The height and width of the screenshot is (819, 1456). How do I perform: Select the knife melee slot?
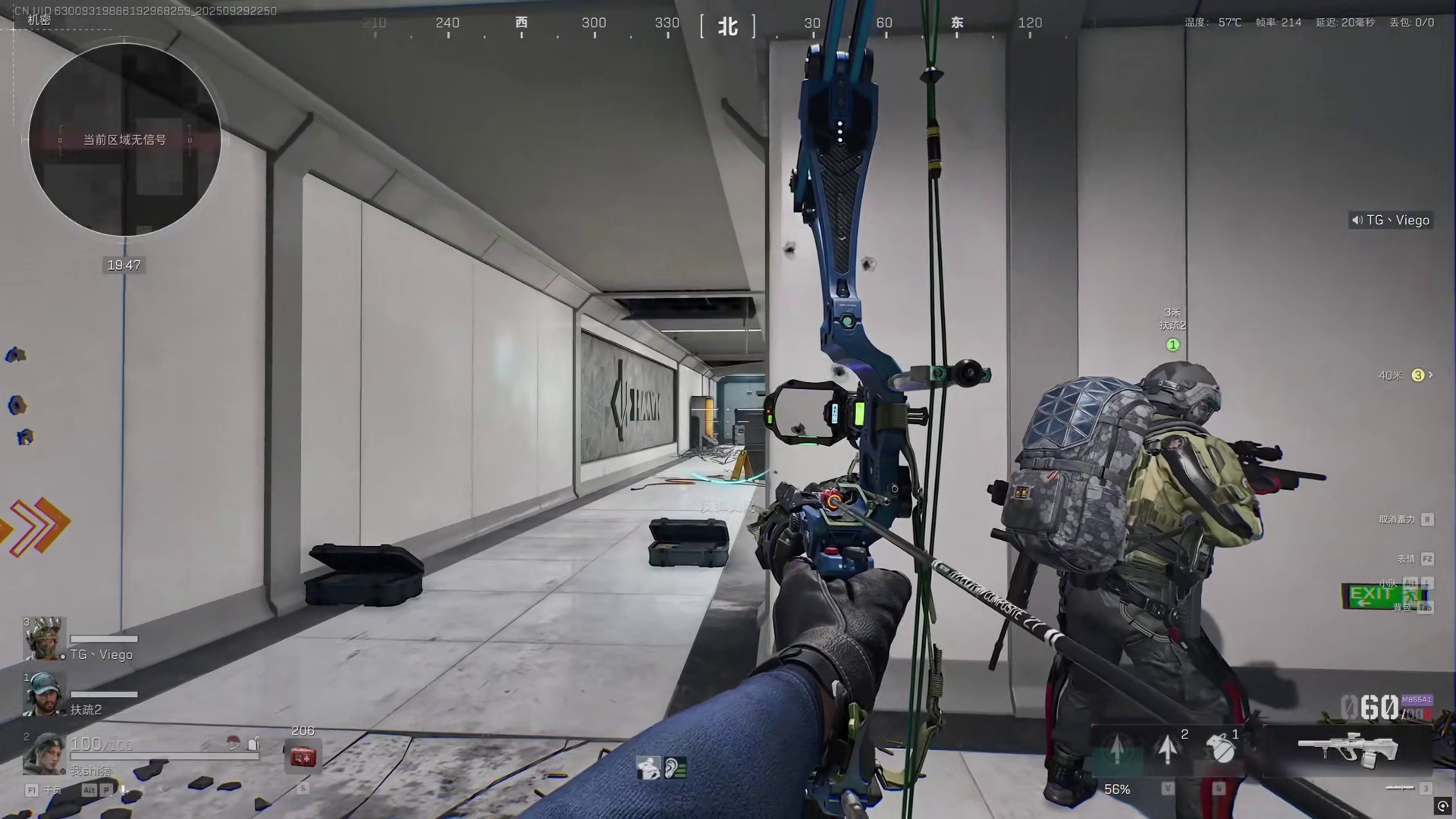tap(1399, 788)
